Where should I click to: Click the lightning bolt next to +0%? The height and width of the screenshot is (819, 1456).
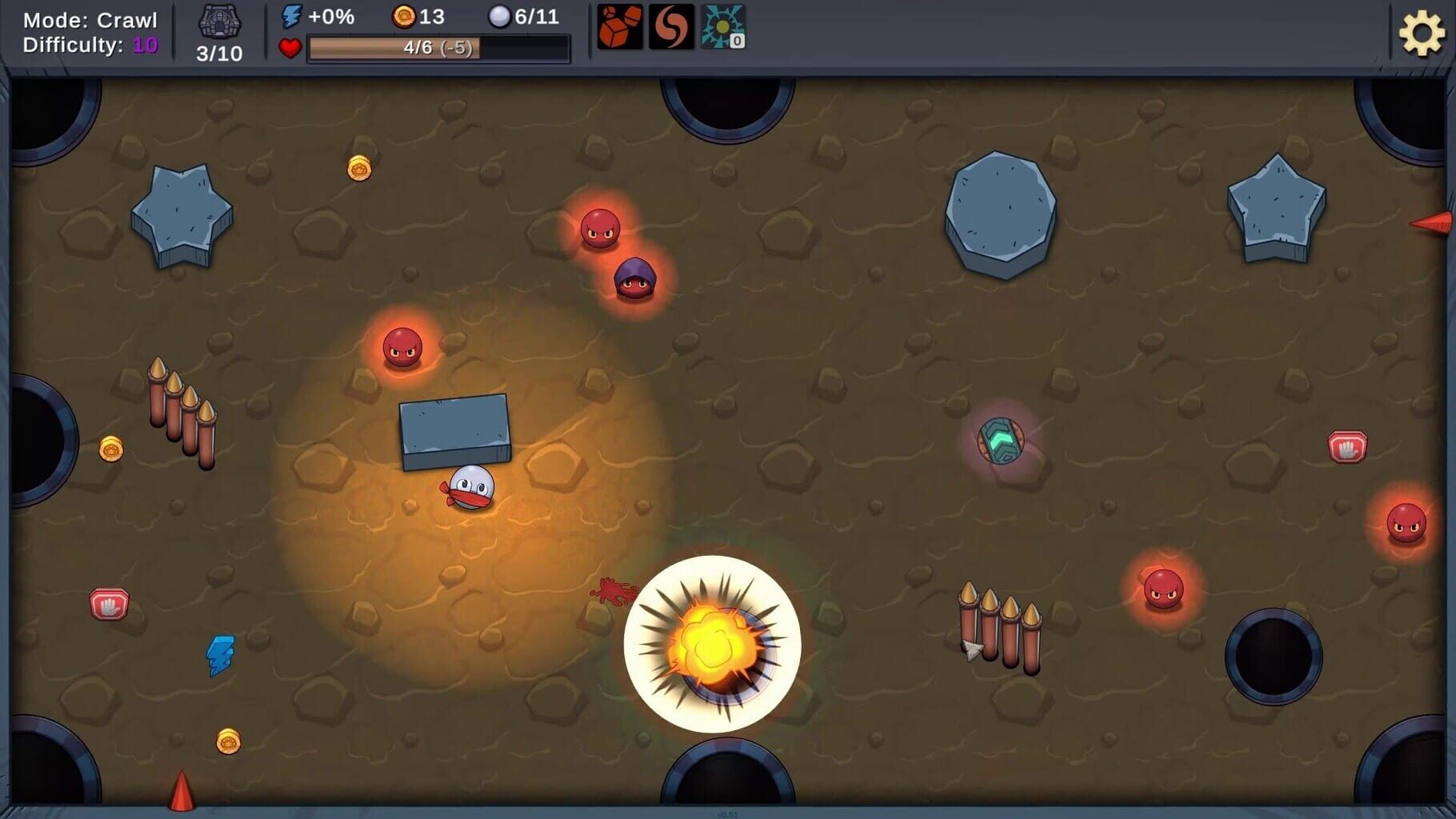point(291,14)
